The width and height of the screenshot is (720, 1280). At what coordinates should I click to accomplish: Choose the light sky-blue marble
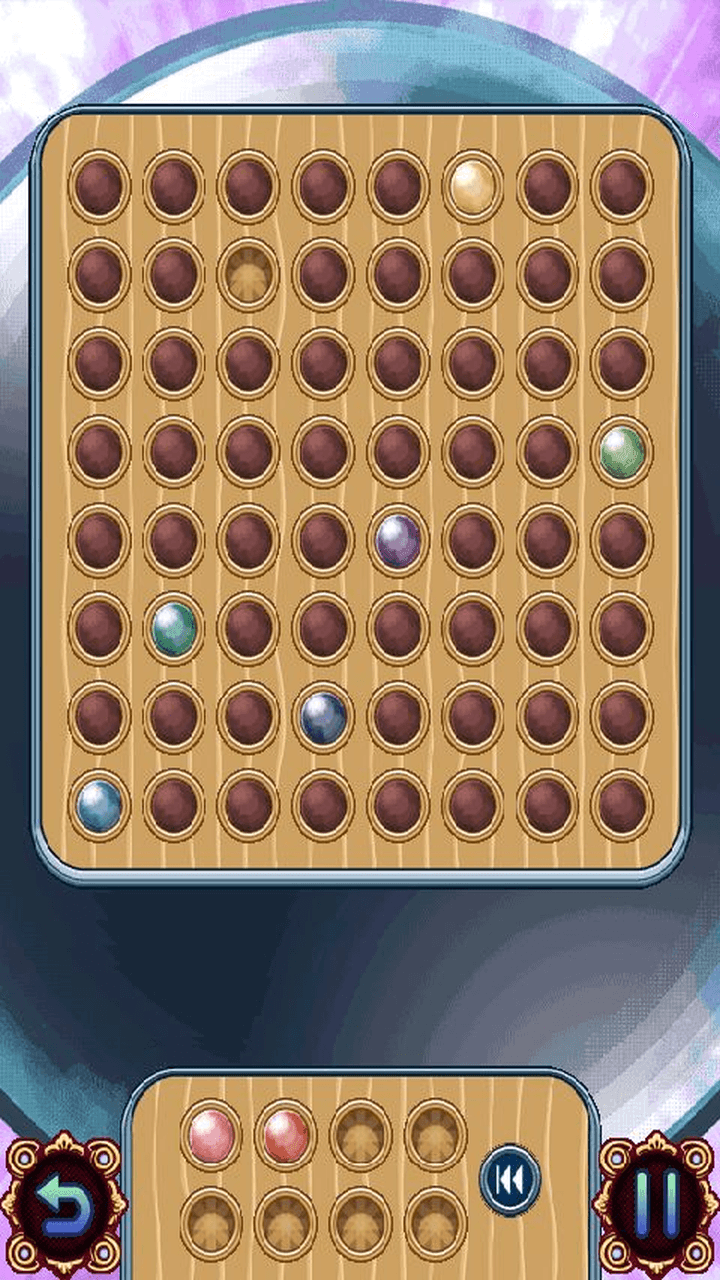[x=100, y=805]
